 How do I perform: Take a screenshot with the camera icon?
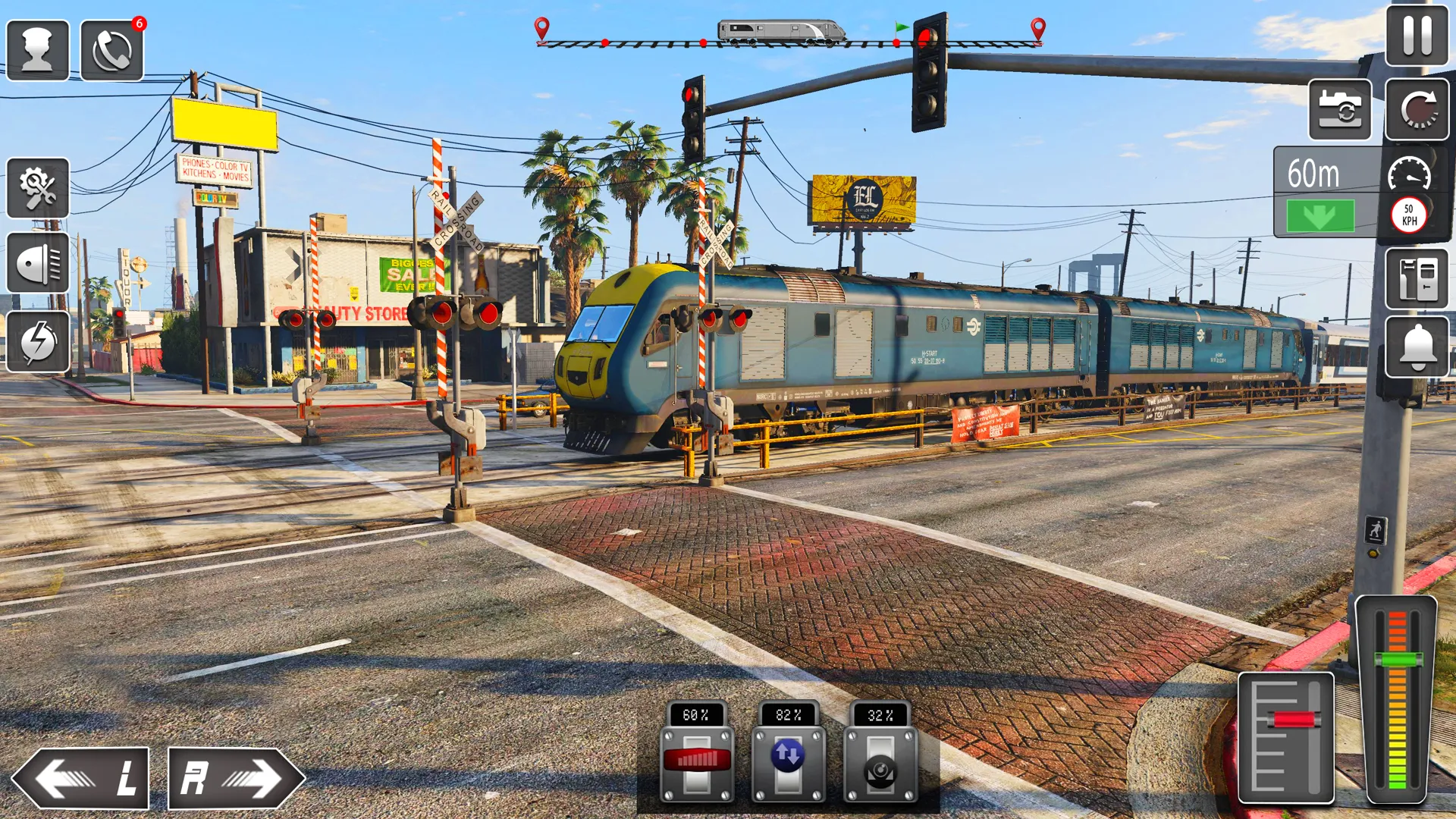pyautogui.click(x=1340, y=111)
